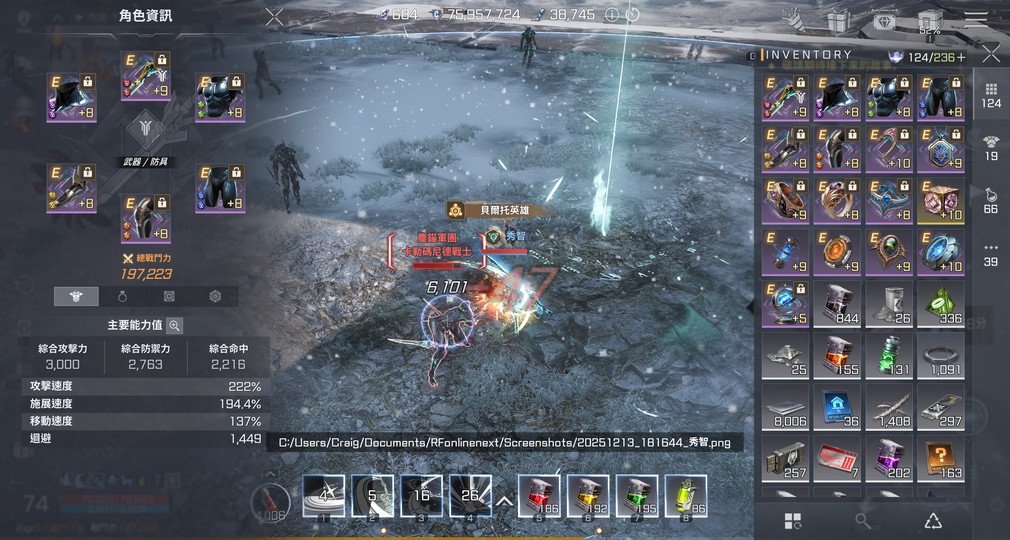Open the inventory recycle function
1010x540 pixels.
[x=932, y=520]
